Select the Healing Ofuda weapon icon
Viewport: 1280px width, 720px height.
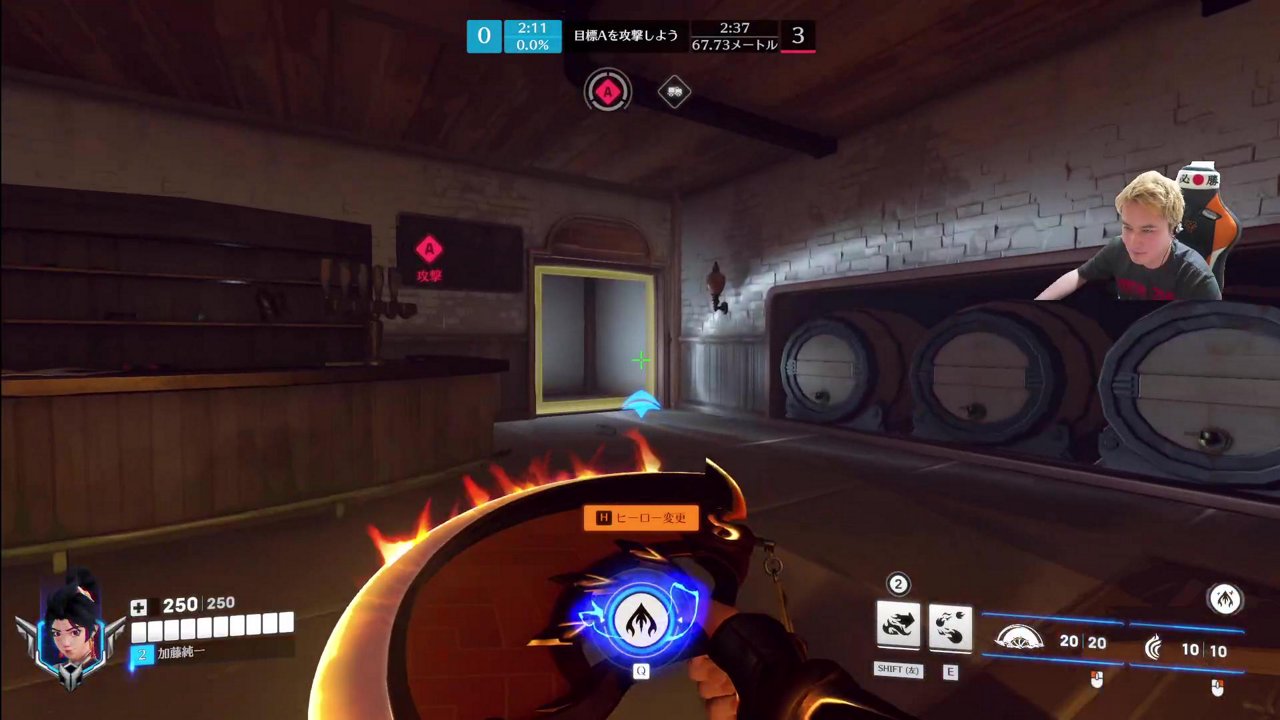(1019, 639)
